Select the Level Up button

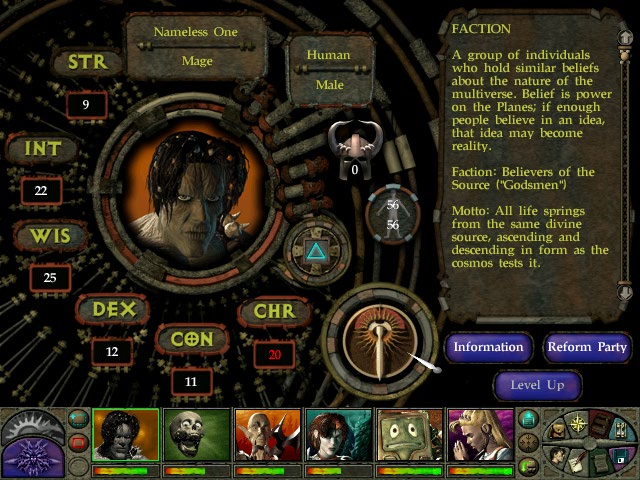click(x=538, y=385)
